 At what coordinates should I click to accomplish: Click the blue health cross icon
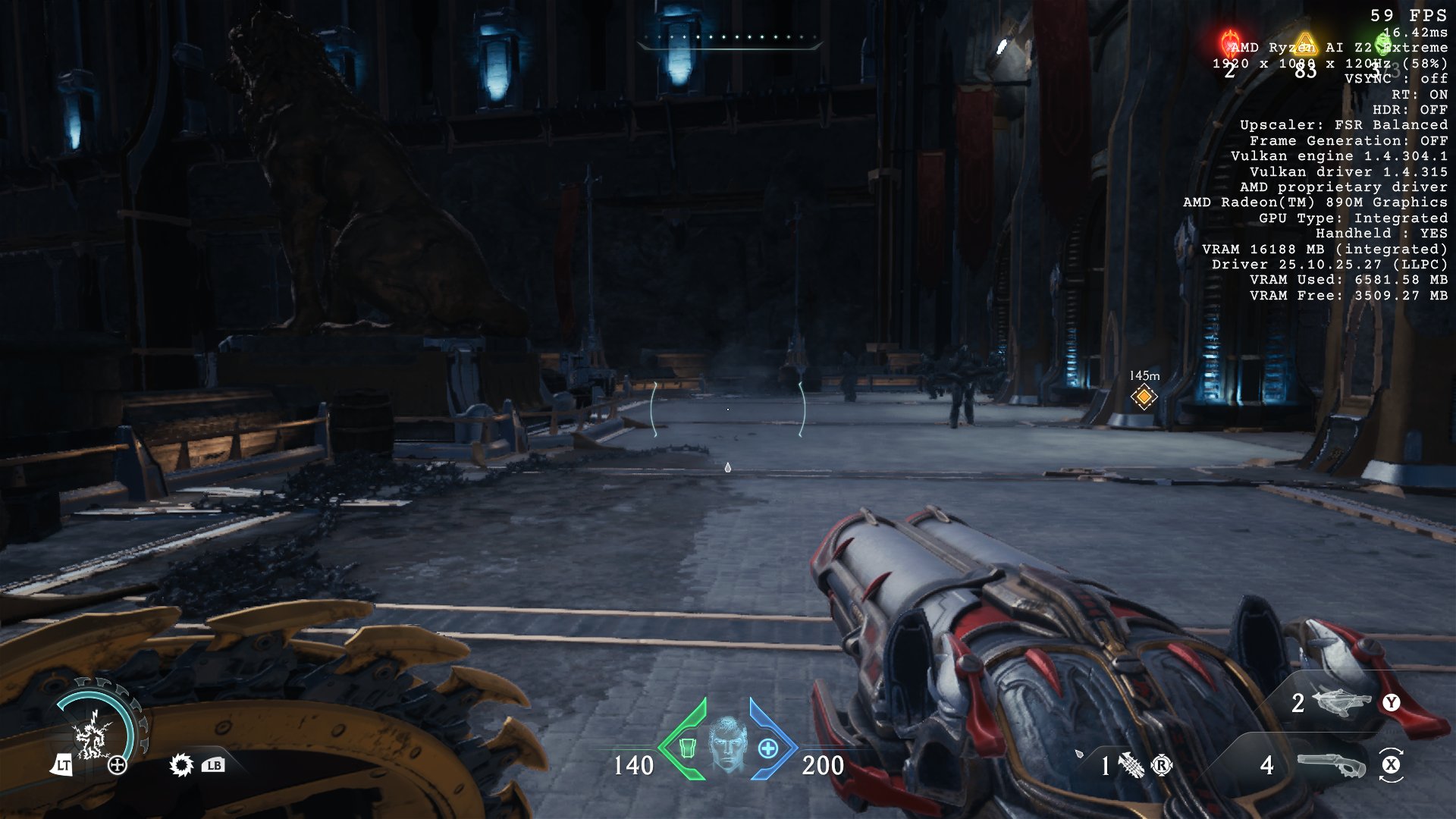pos(767,748)
